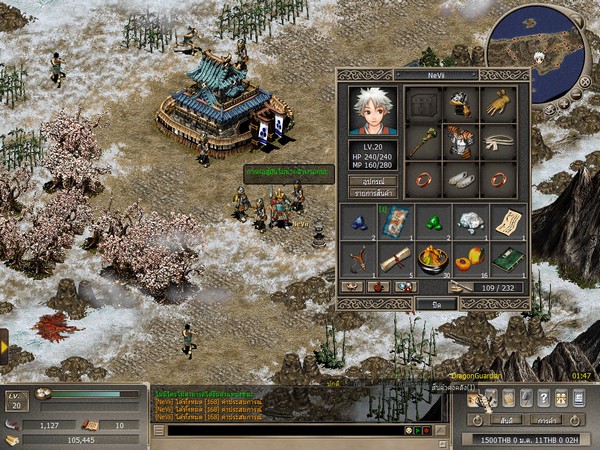Screen dimensions: 600x450
Task: Choose the silver ore chunk
Action: tap(469, 222)
